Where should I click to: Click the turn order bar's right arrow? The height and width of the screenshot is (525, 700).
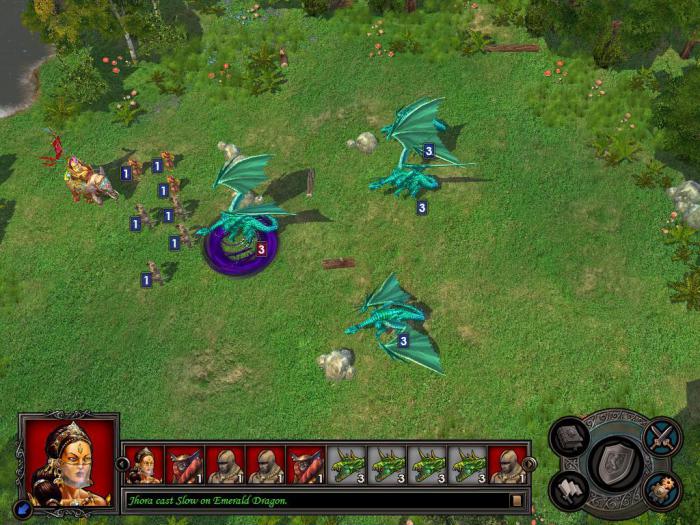(529, 464)
